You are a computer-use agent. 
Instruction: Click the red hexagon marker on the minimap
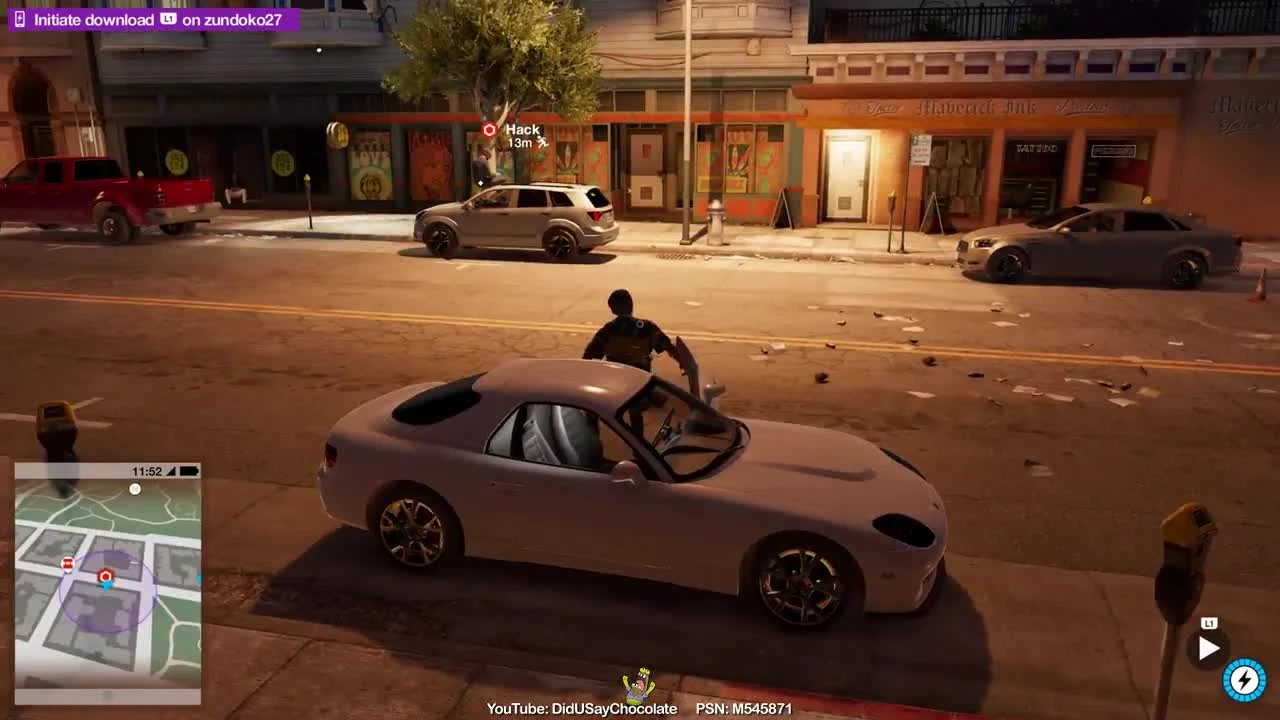click(x=106, y=575)
